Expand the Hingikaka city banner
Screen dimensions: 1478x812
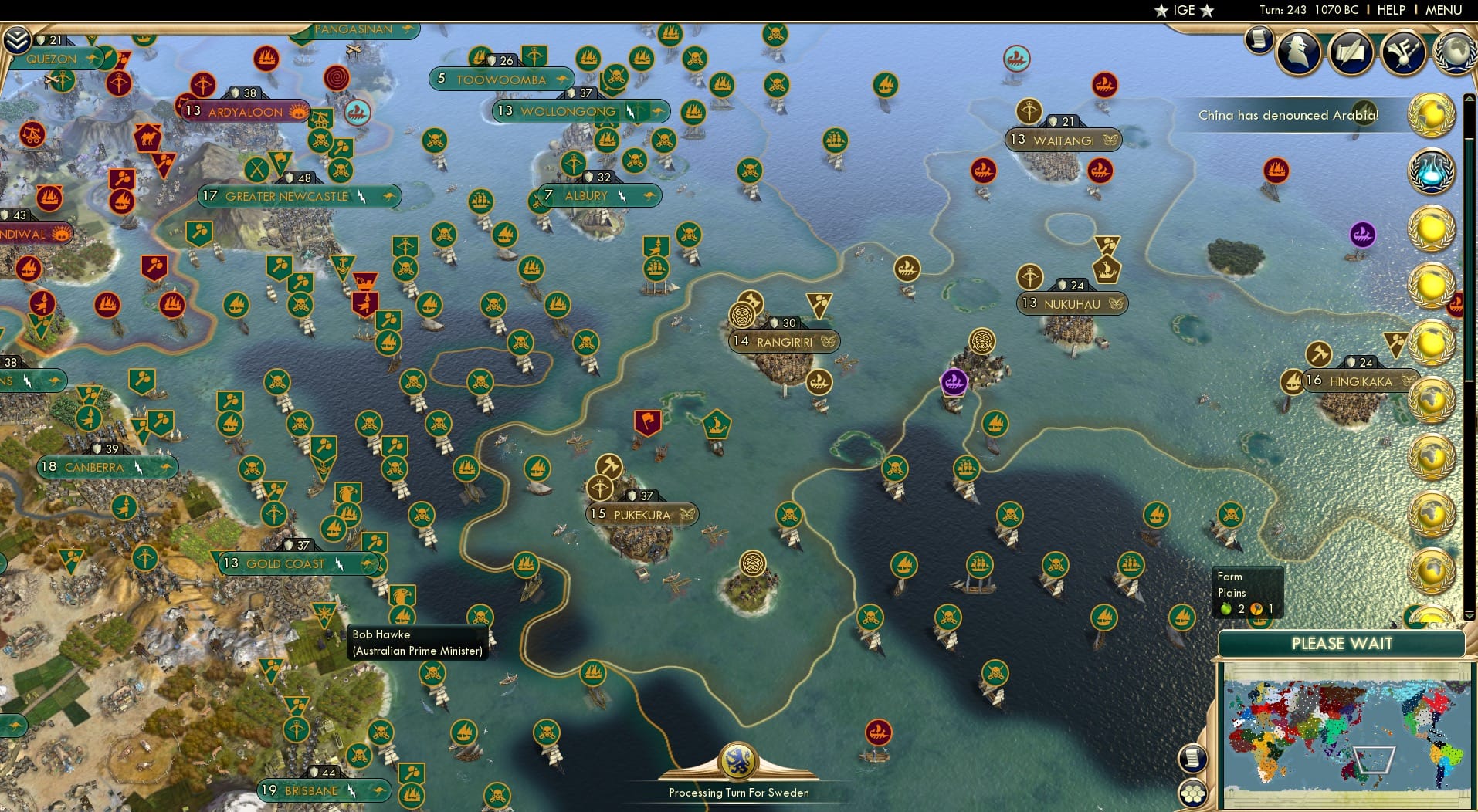[x=1361, y=381]
